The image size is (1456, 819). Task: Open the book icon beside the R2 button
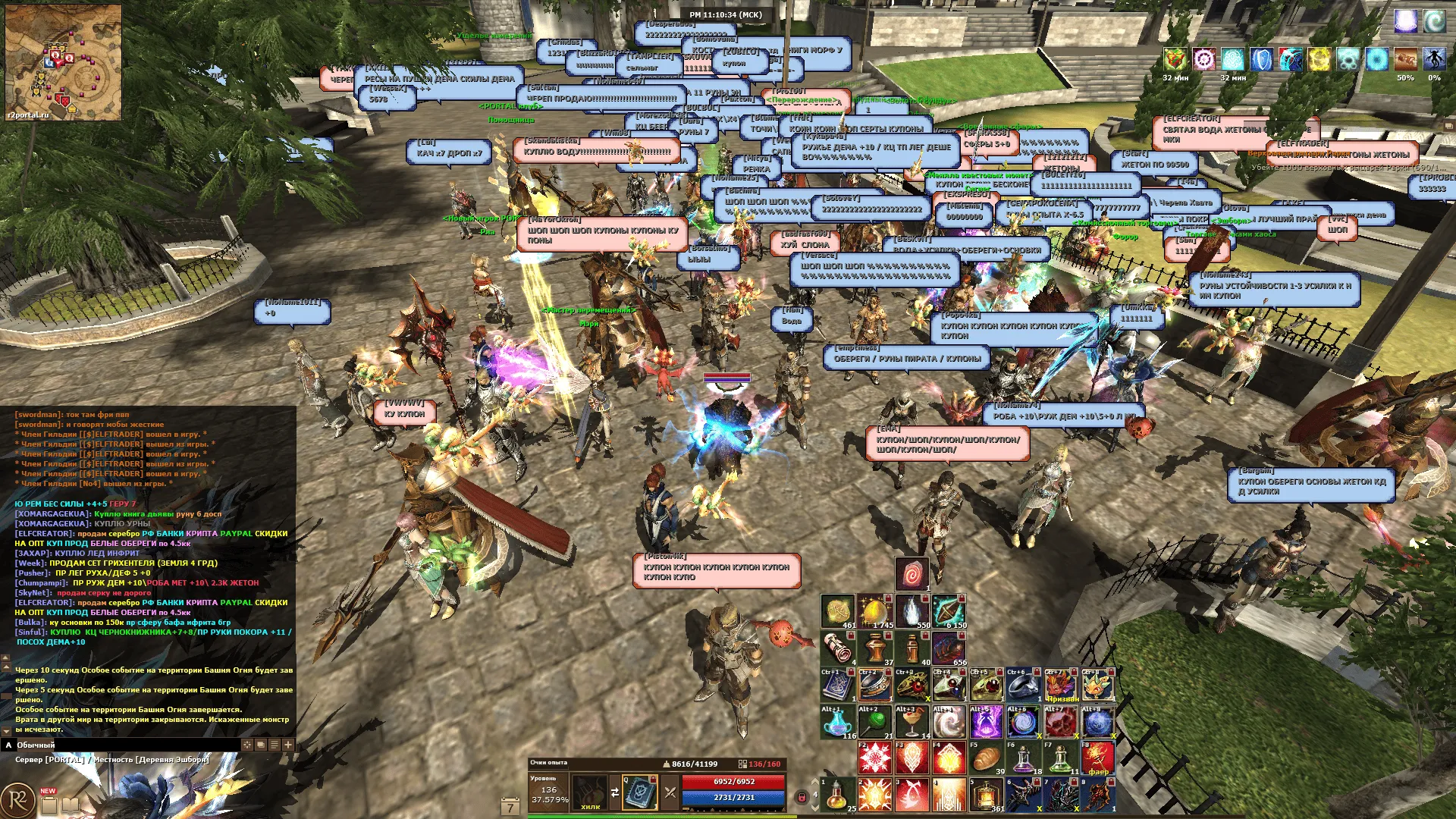[70, 804]
